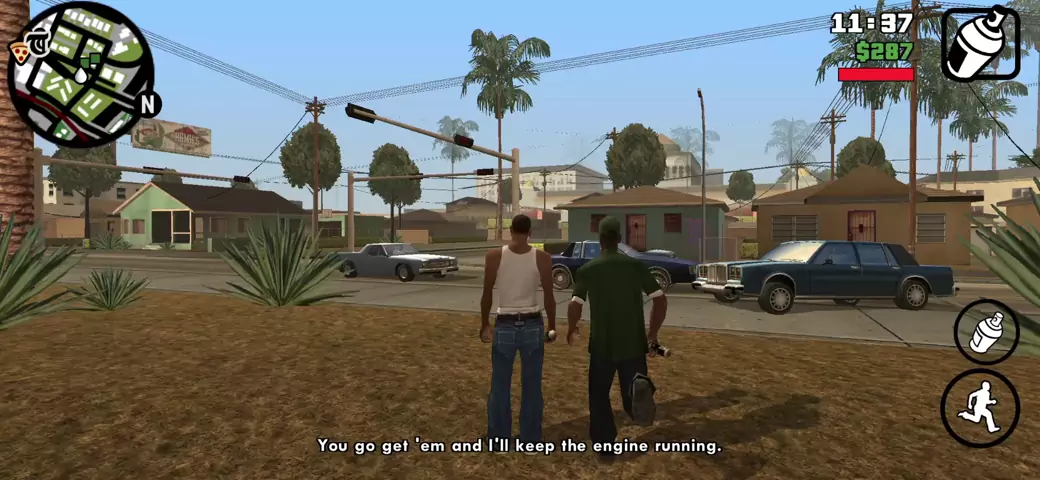The height and width of the screenshot is (480, 1040).
Task: Tap the spray can weapon icon
Action: click(x=980, y=43)
